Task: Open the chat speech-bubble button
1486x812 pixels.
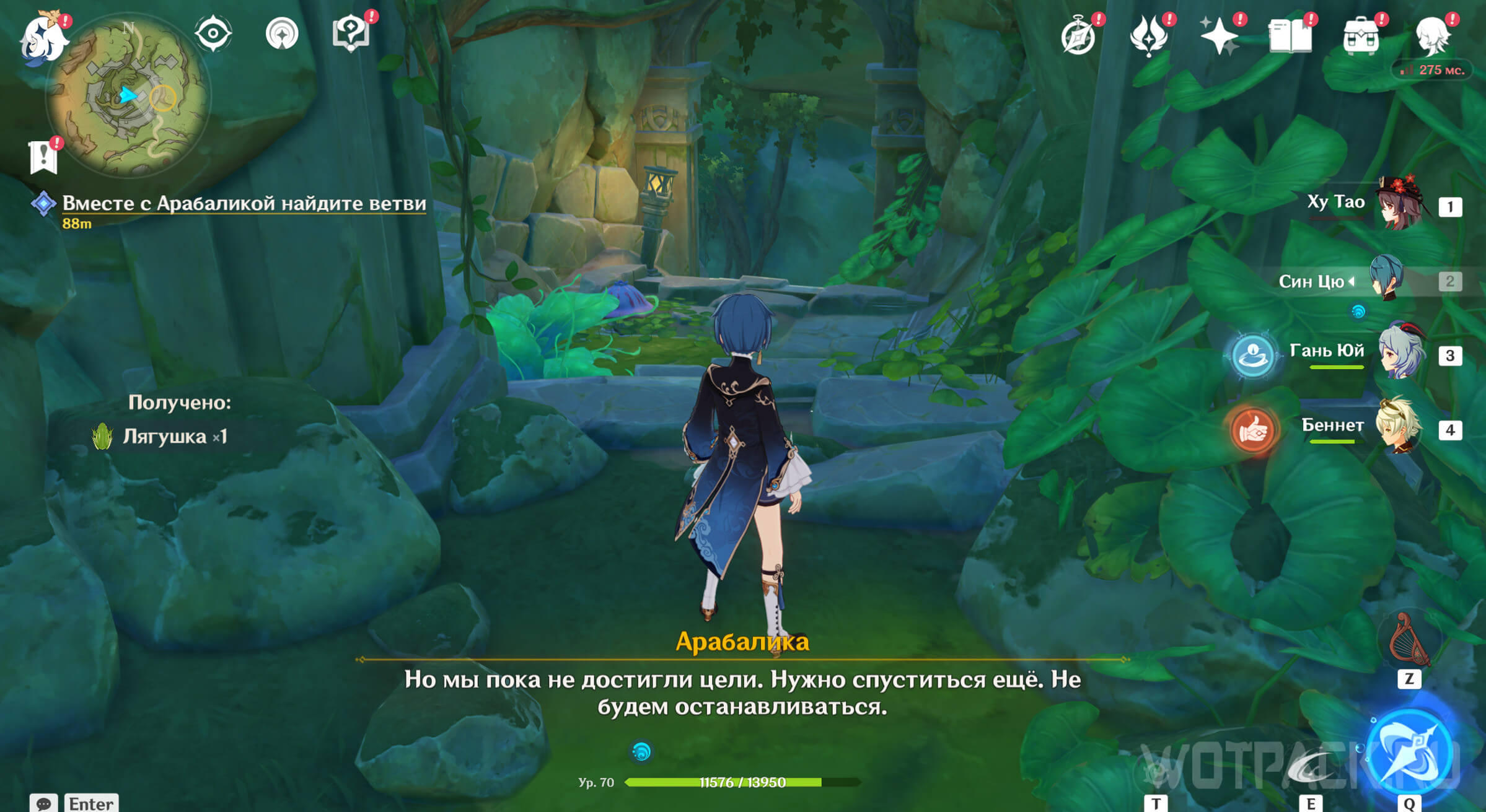Action: point(43,803)
